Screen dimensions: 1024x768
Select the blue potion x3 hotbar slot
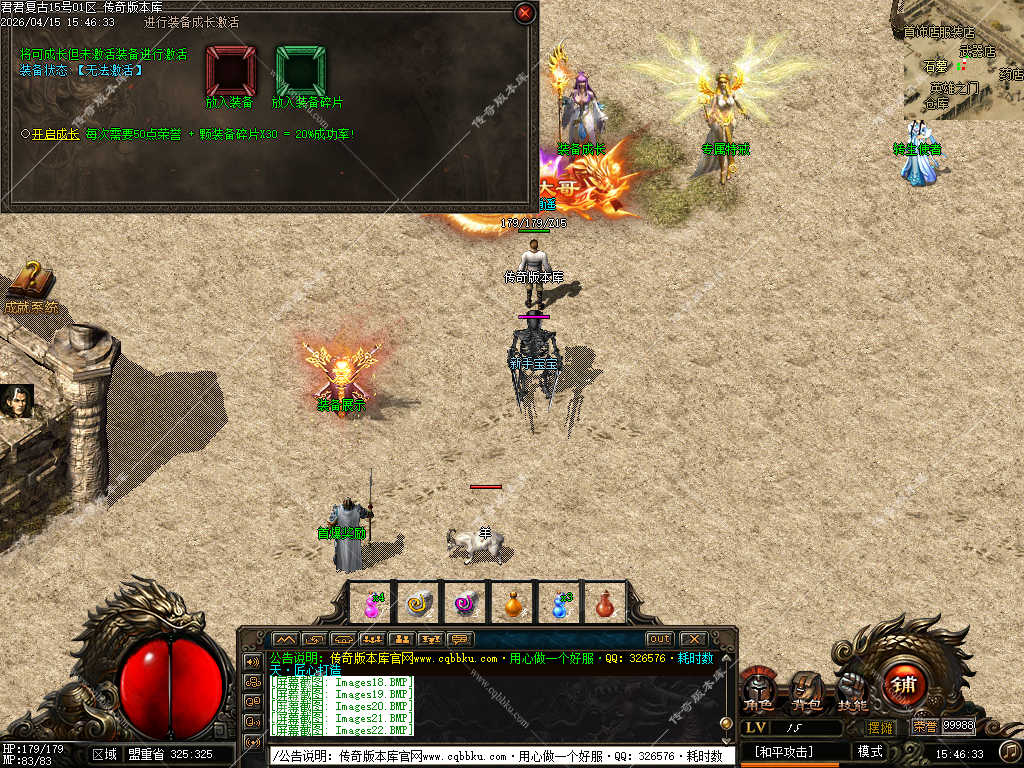click(x=559, y=603)
